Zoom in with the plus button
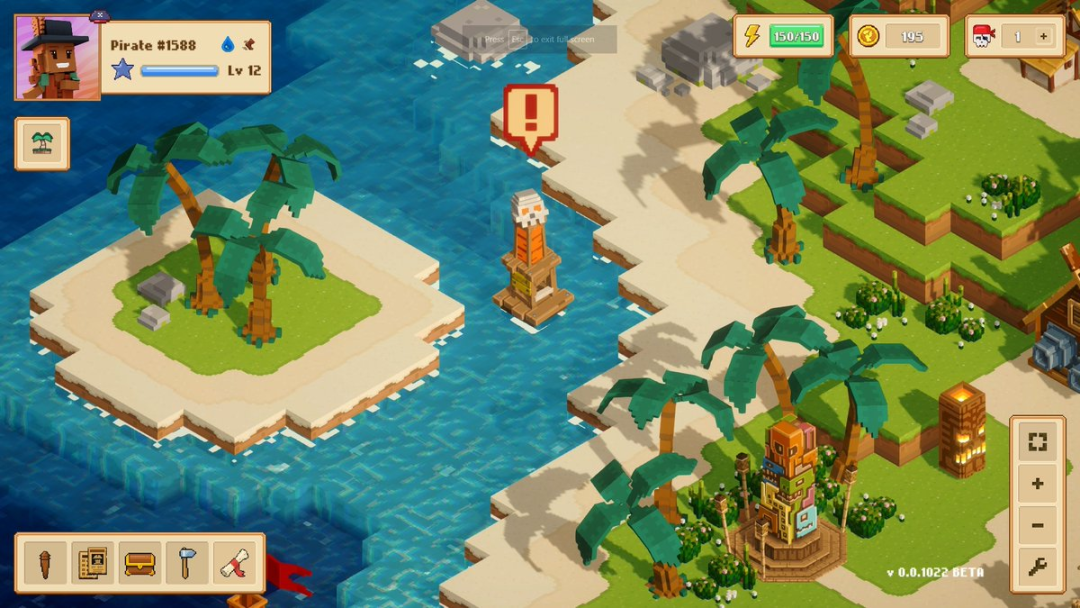1080x608 pixels. tap(1038, 484)
